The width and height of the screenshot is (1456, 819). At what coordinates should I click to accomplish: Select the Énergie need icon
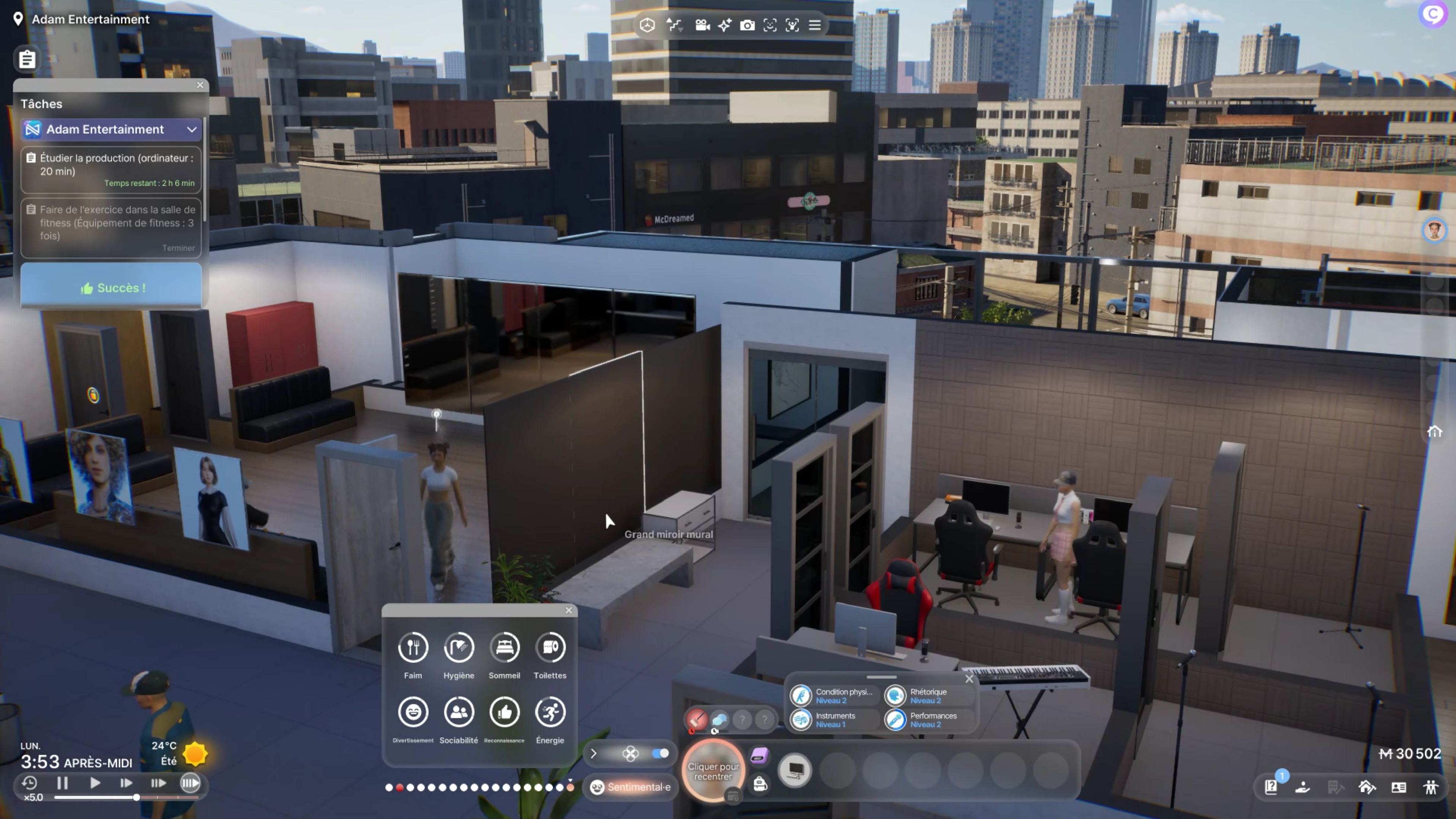550,712
